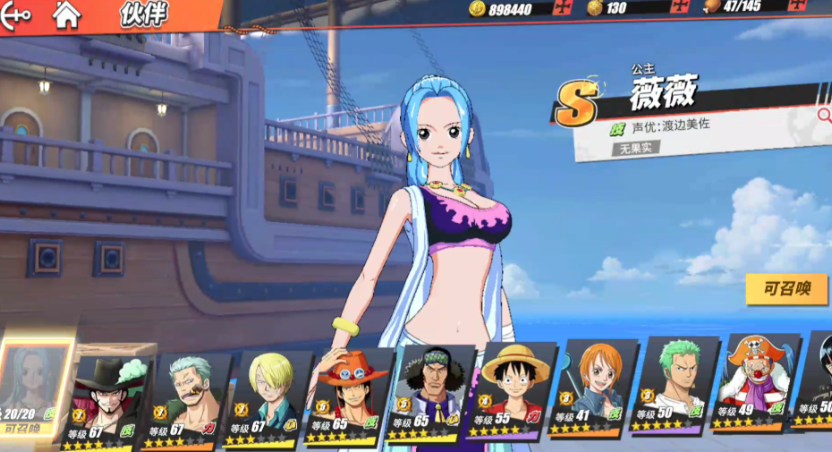Pick the Nami partner card
Screen dimensions: 832x452
[596, 390]
